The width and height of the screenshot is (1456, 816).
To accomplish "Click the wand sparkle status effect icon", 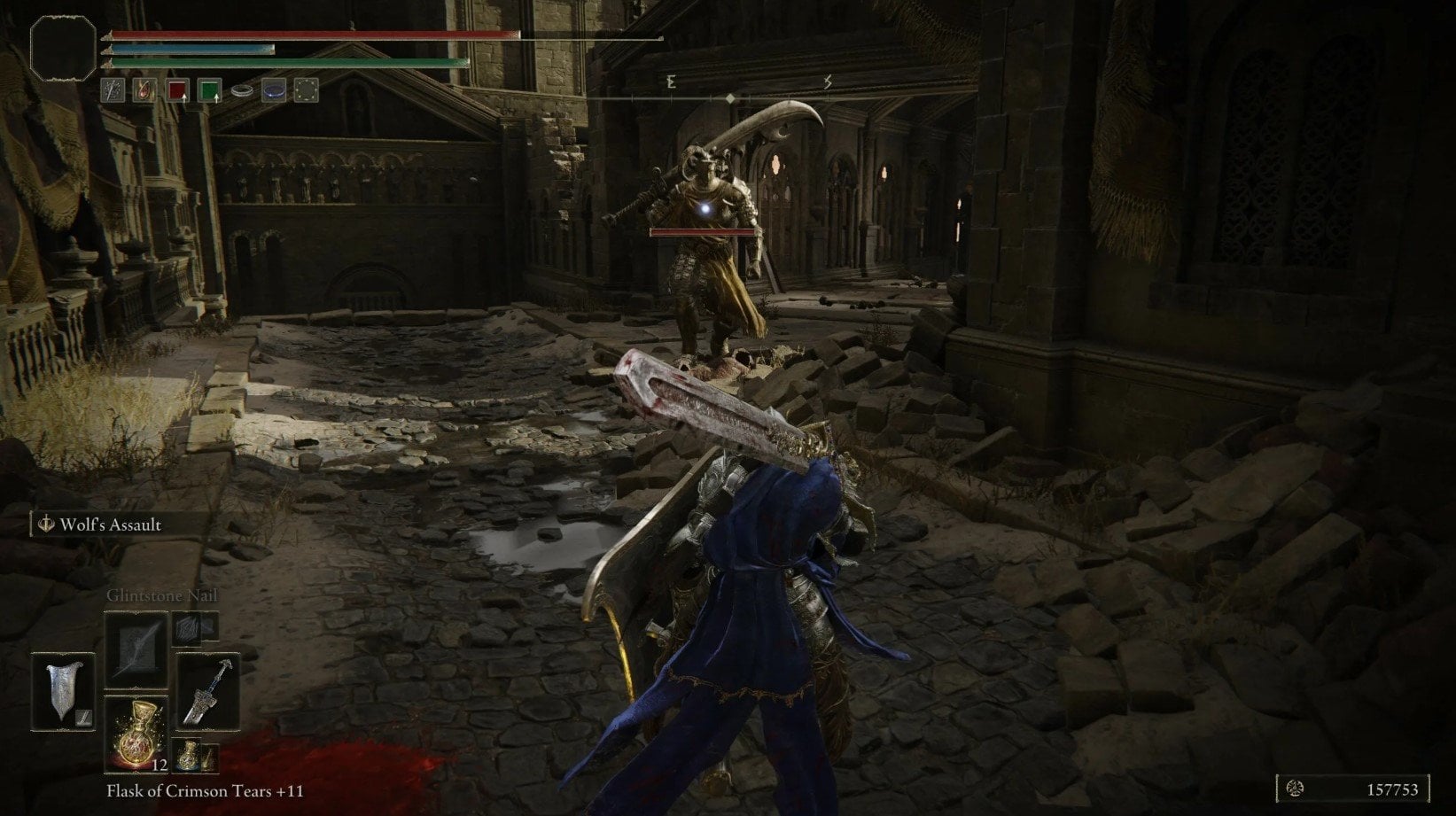I will tap(113, 90).
